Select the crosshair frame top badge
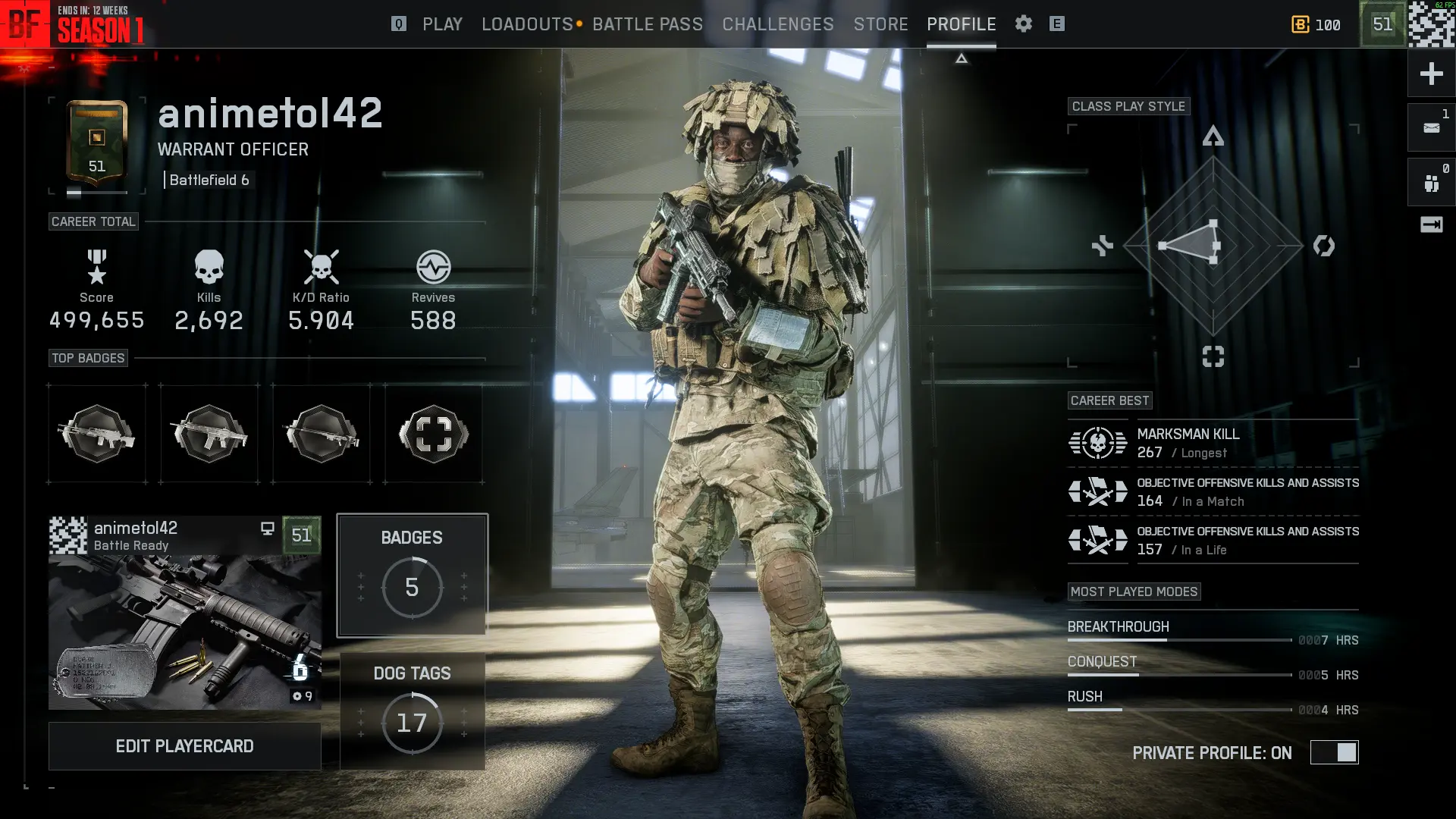This screenshot has height=819, width=1456. 433,434
